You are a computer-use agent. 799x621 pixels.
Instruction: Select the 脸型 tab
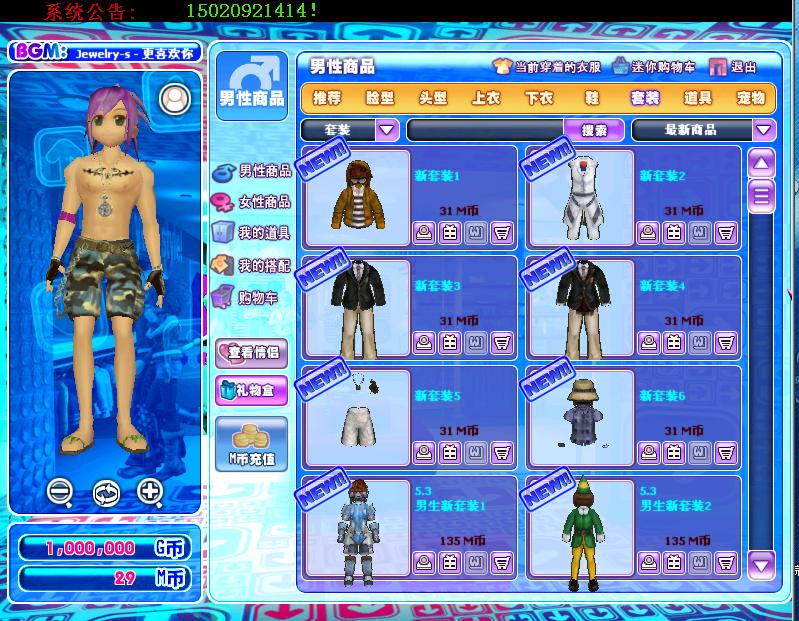(x=380, y=98)
